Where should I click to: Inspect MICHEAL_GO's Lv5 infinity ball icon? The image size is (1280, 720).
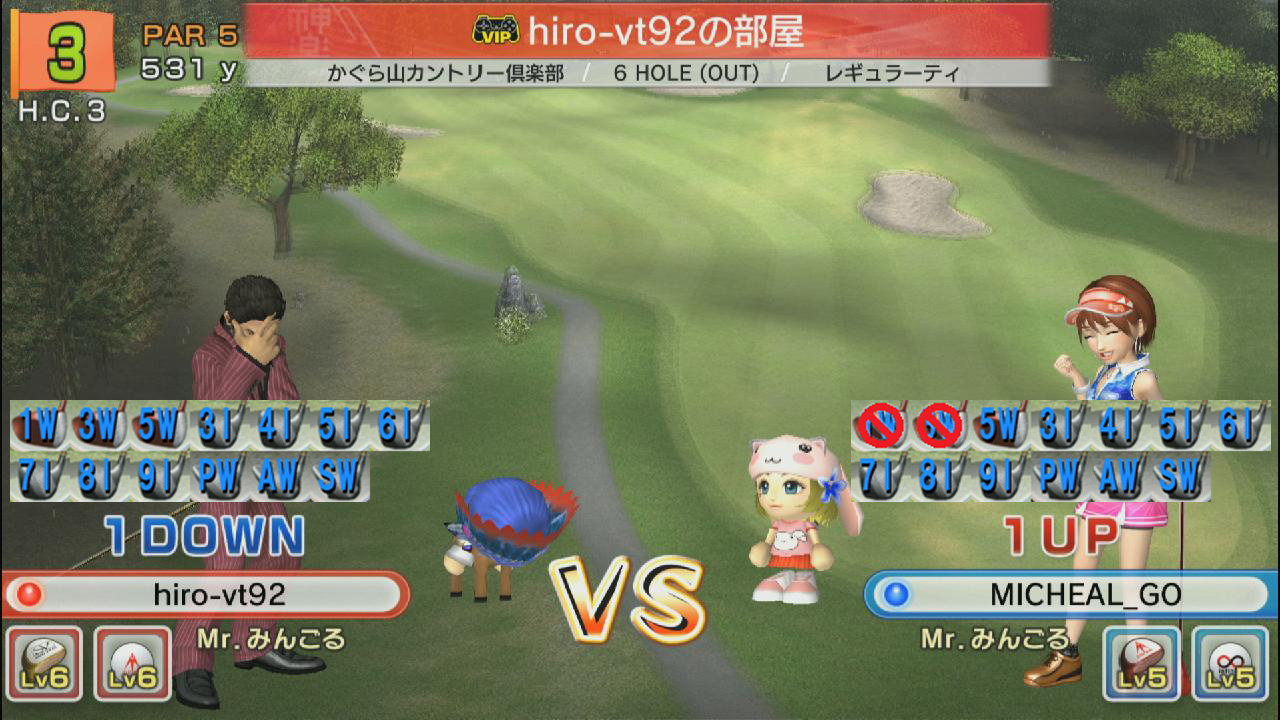tap(1230, 662)
